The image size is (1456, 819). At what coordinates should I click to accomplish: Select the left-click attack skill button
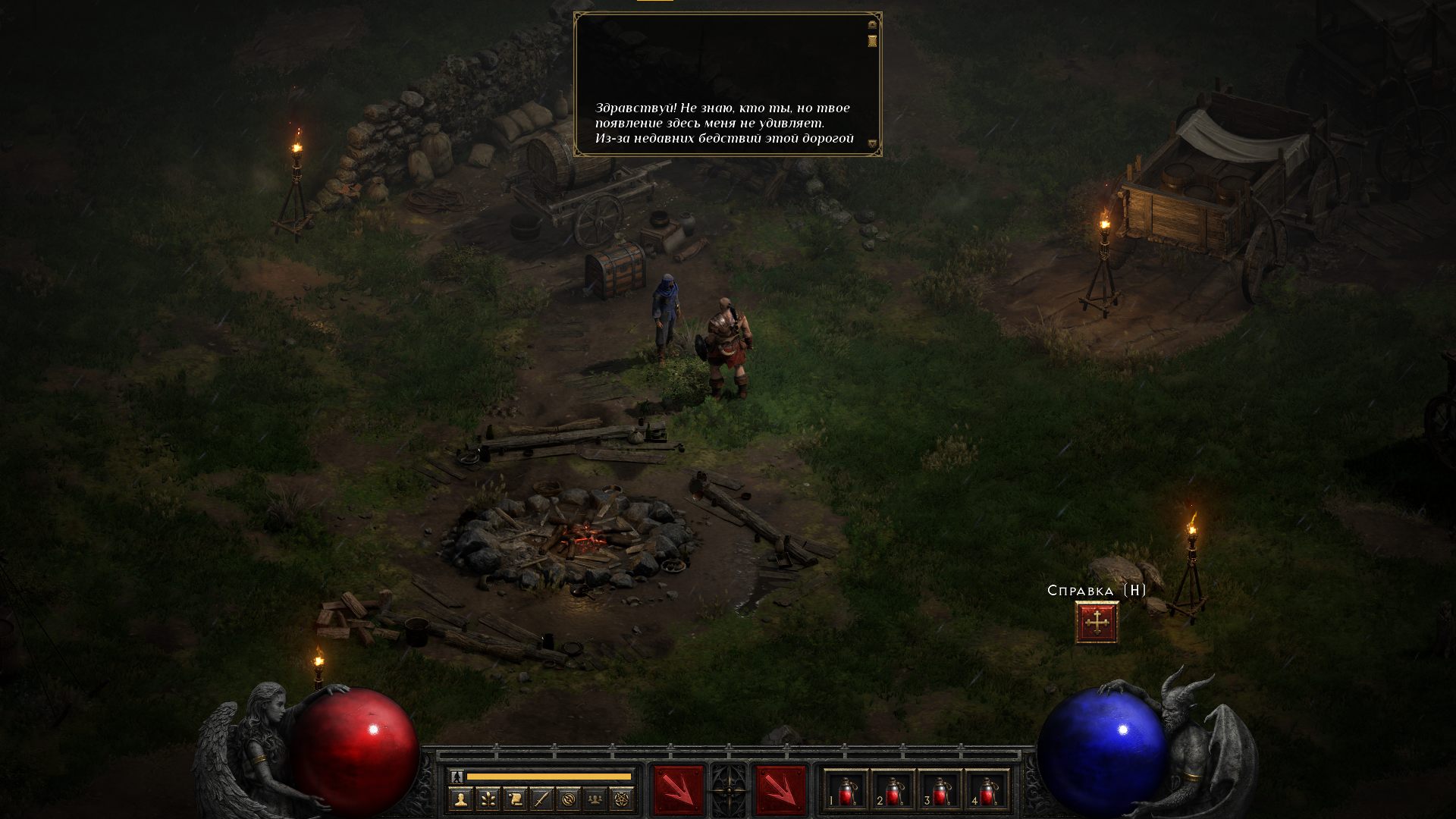(x=677, y=790)
